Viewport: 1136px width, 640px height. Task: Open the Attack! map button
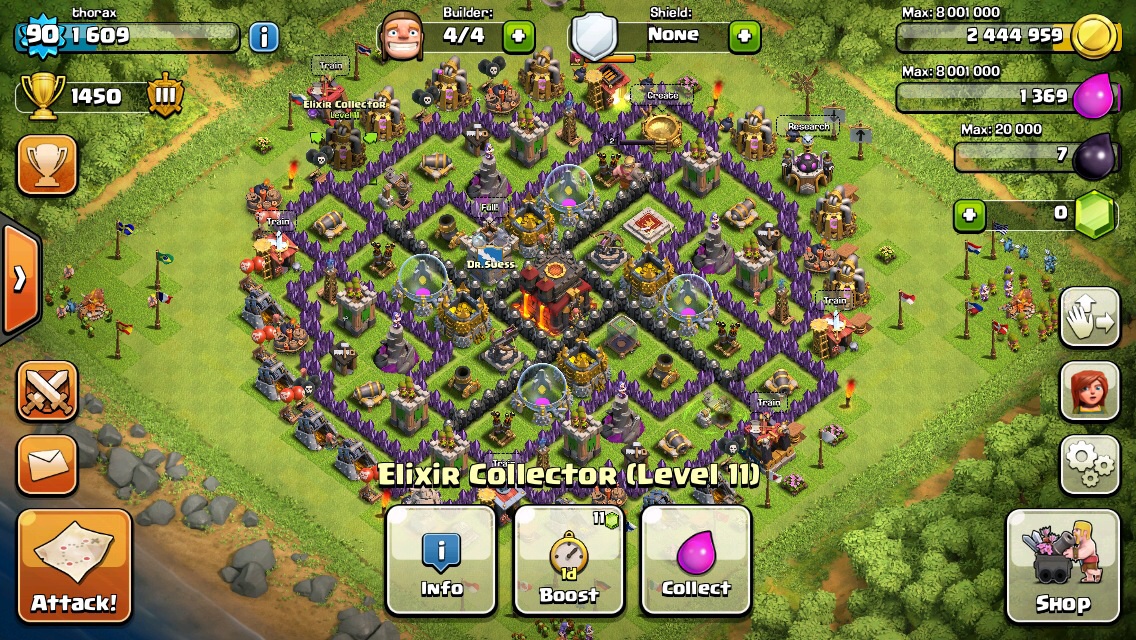[x=74, y=565]
